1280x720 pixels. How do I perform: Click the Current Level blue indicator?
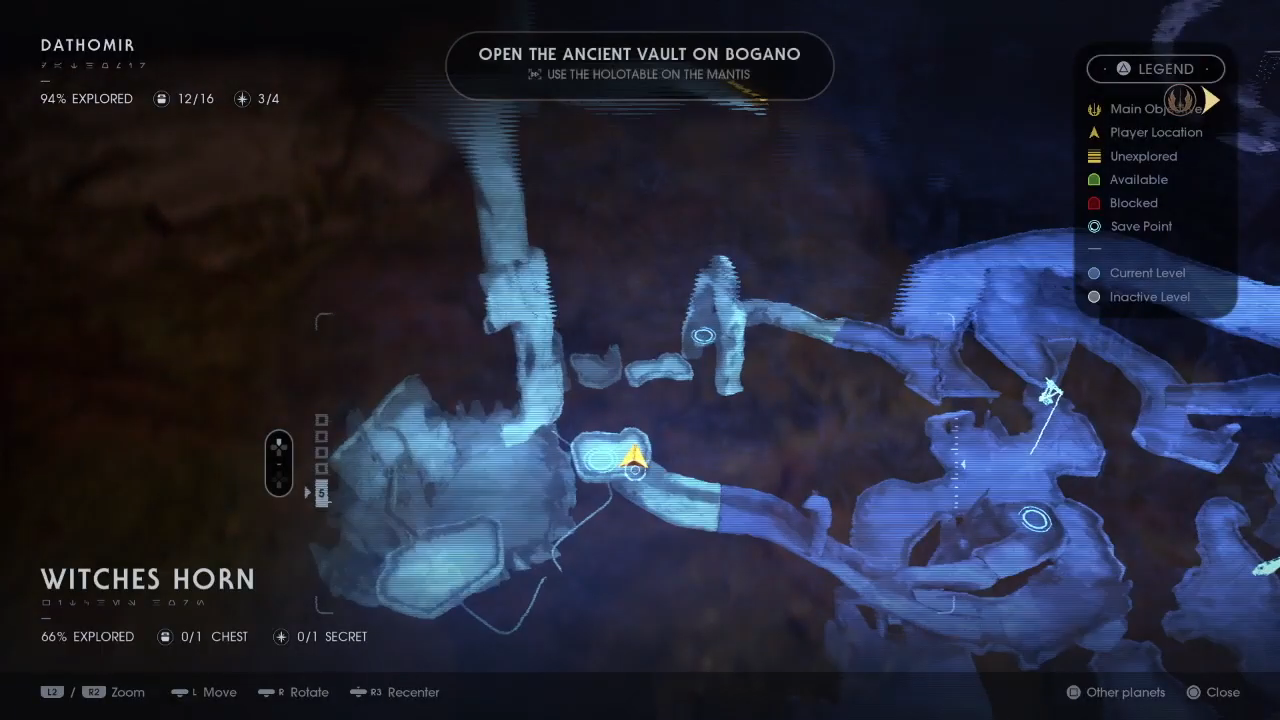coord(1092,273)
